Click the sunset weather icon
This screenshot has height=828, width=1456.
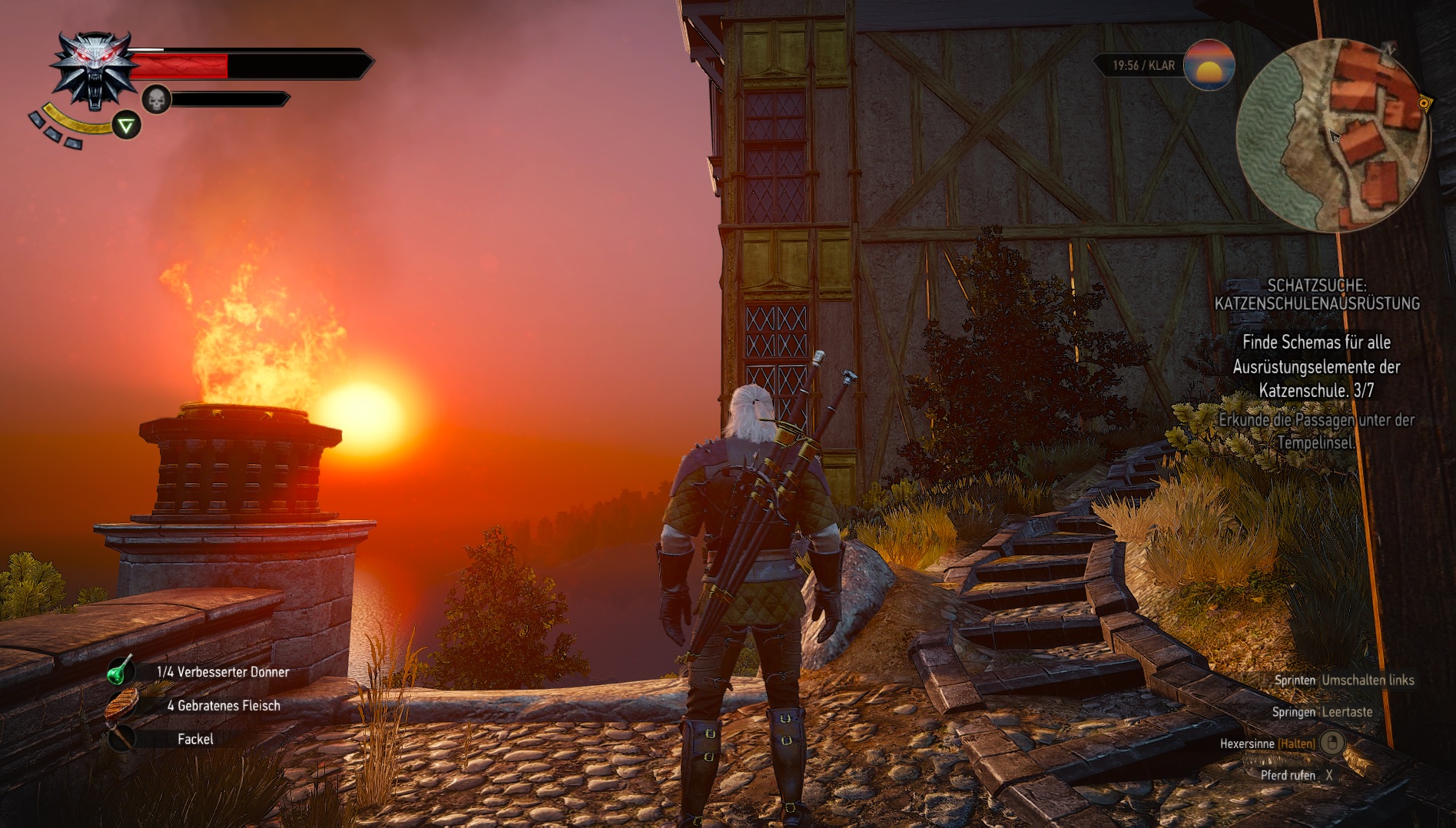tap(1209, 65)
